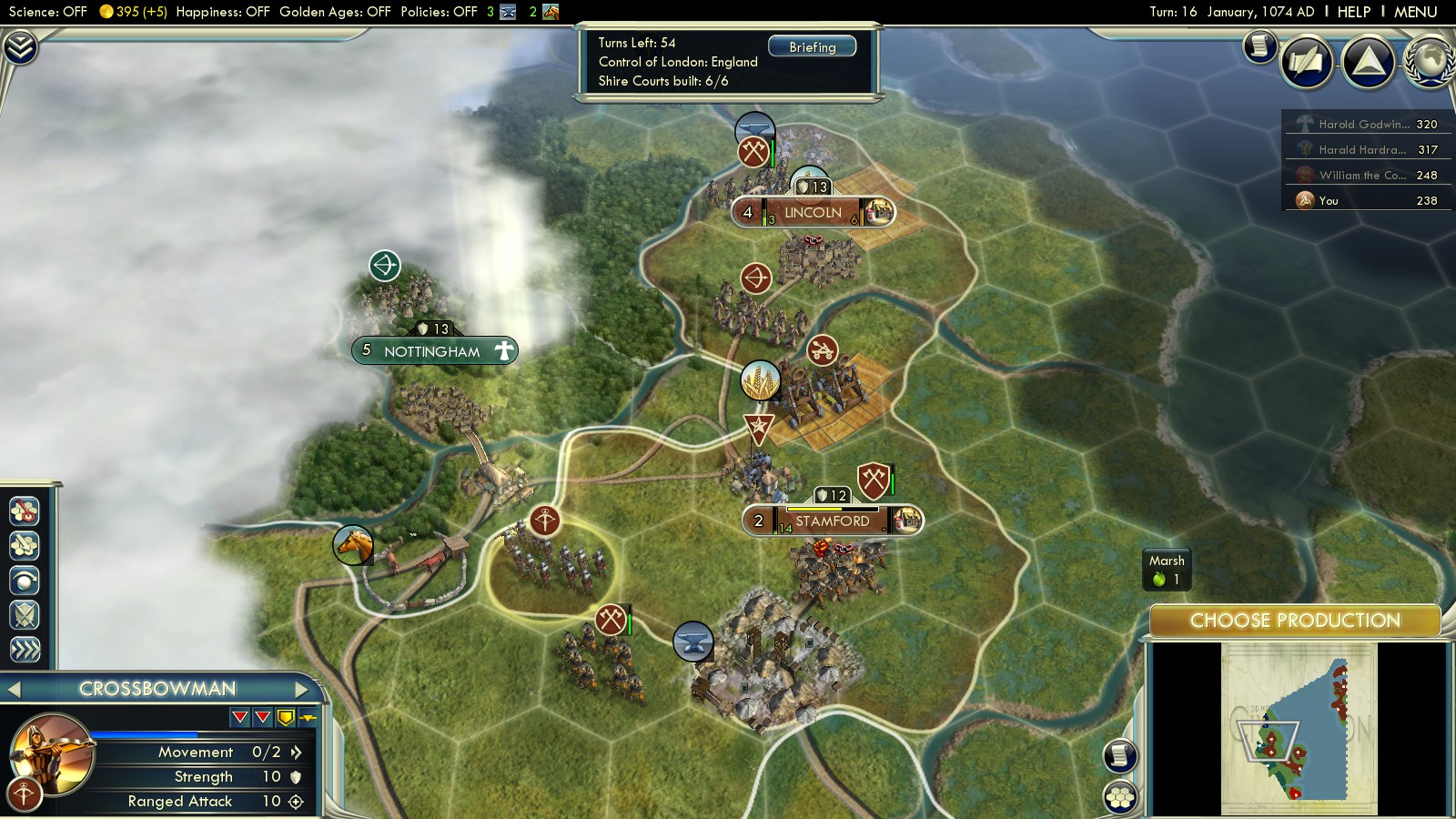1456x819 pixels.
Task: Open Lincoln's city banner
Action: click(x=813, y=213)
